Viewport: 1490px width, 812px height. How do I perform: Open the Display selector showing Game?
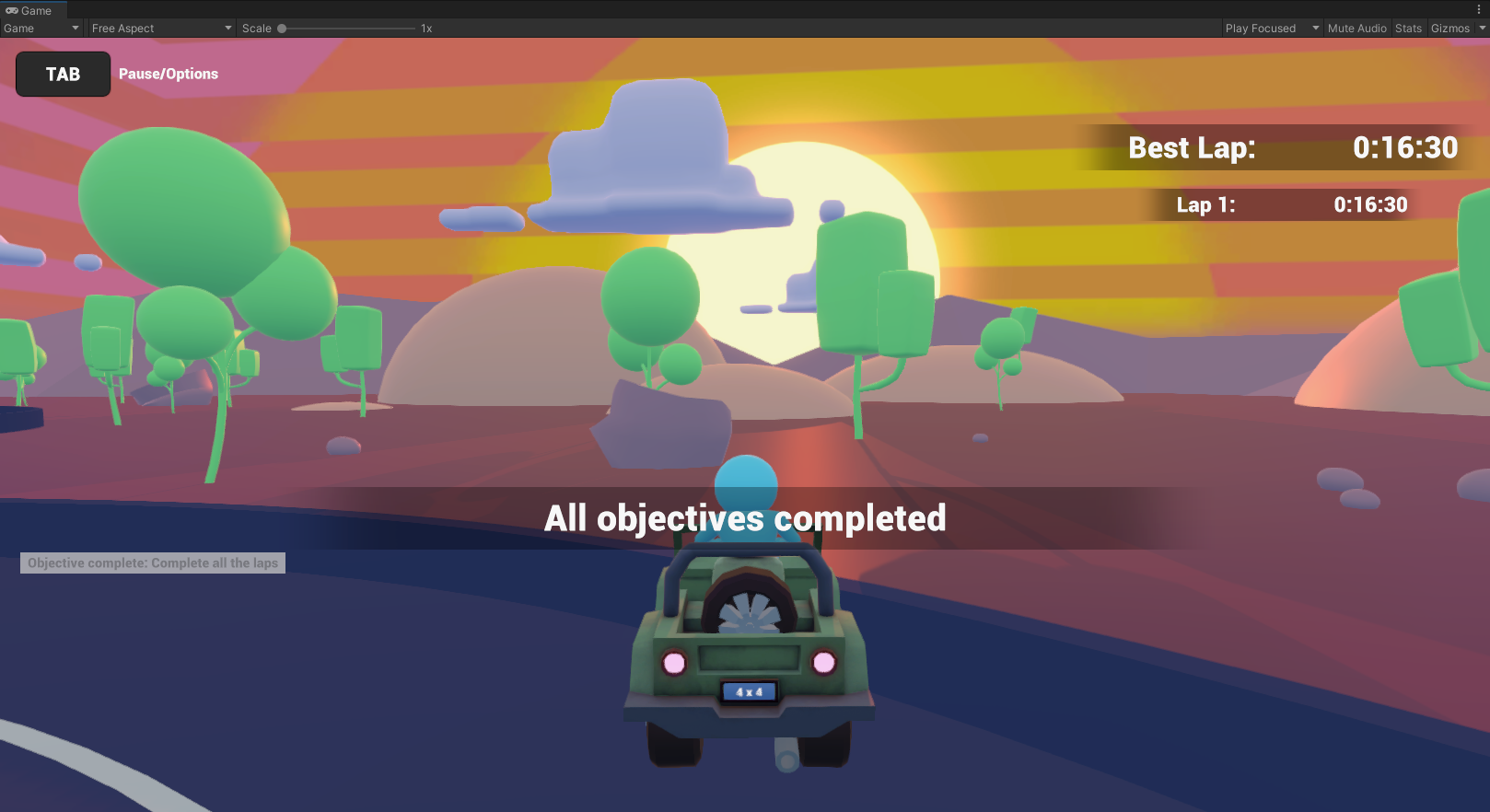coord(39,28)
